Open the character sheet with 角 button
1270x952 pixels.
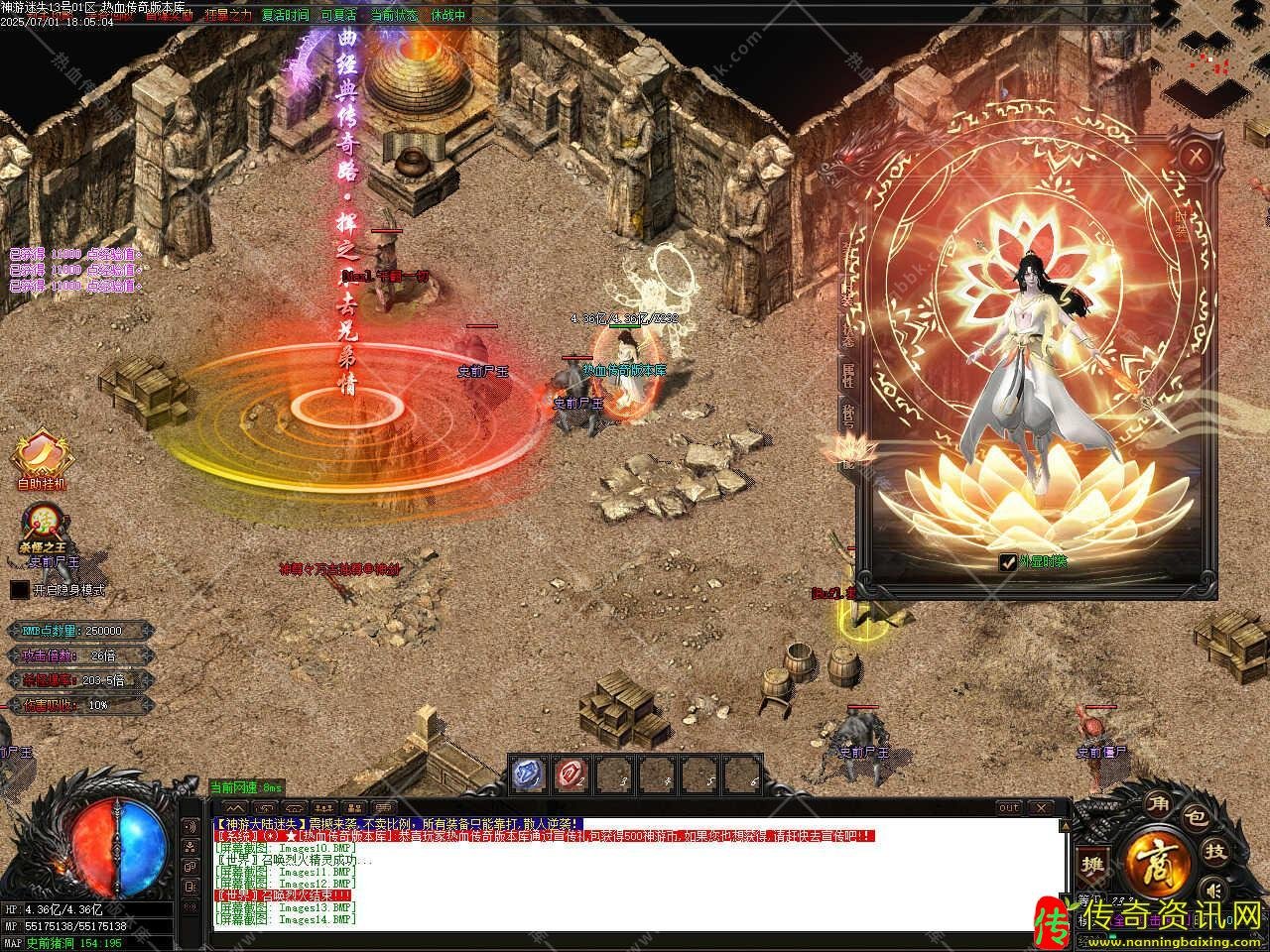[1156, 801]
